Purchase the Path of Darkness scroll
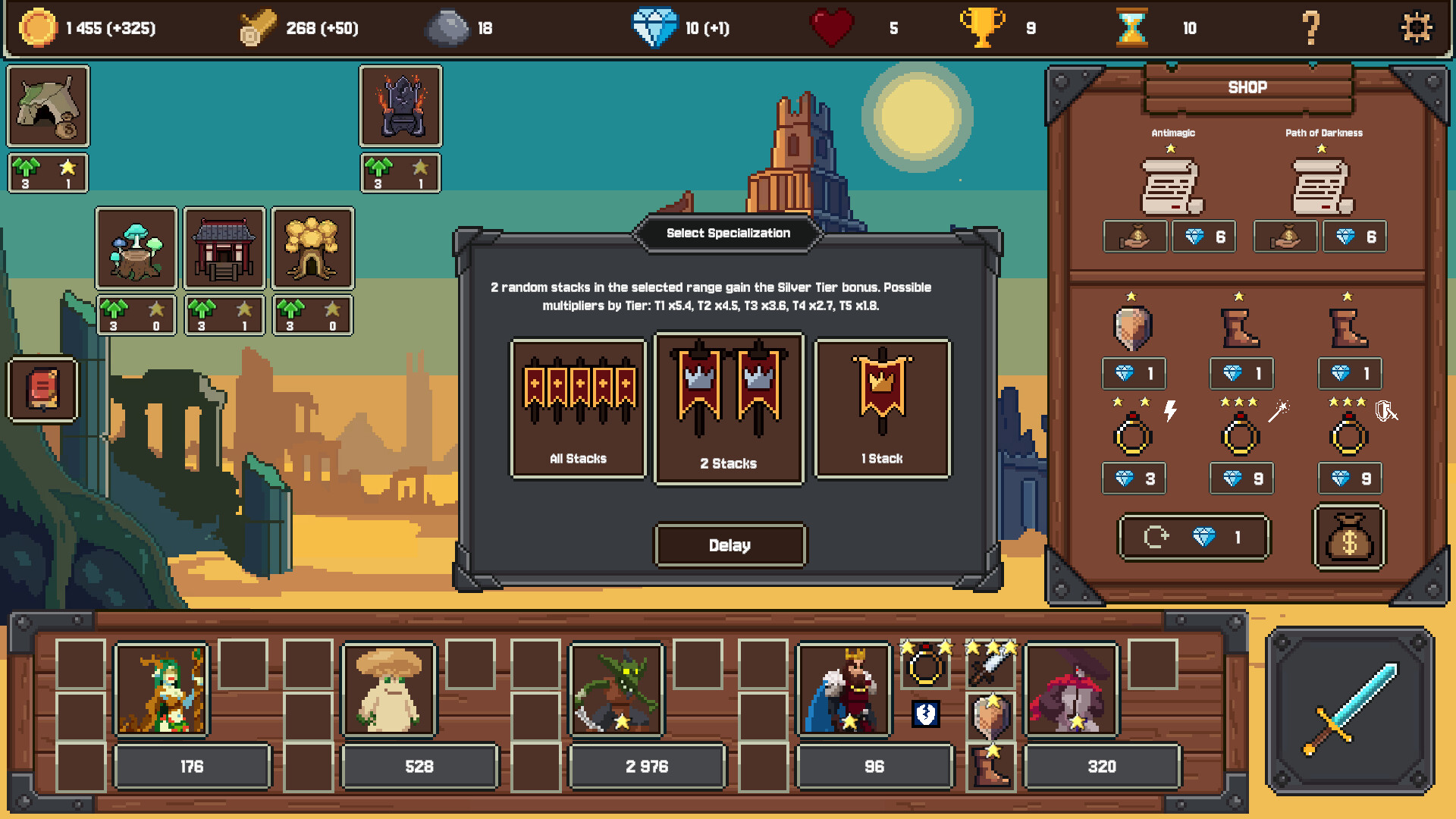 tap(1354, 236)
